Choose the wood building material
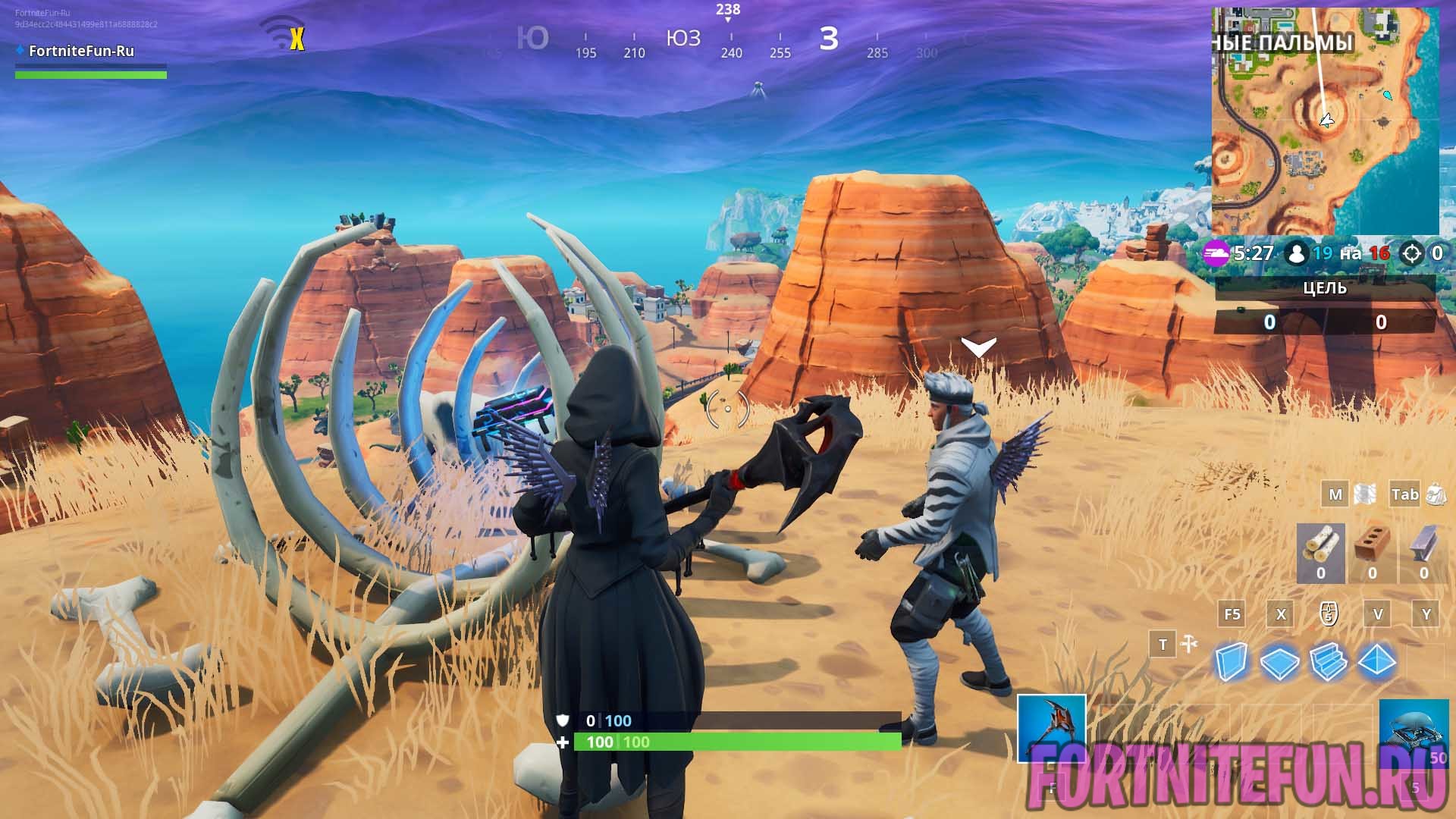The width and height of the screenshot is (1456, 819). tap(1320, 552)
